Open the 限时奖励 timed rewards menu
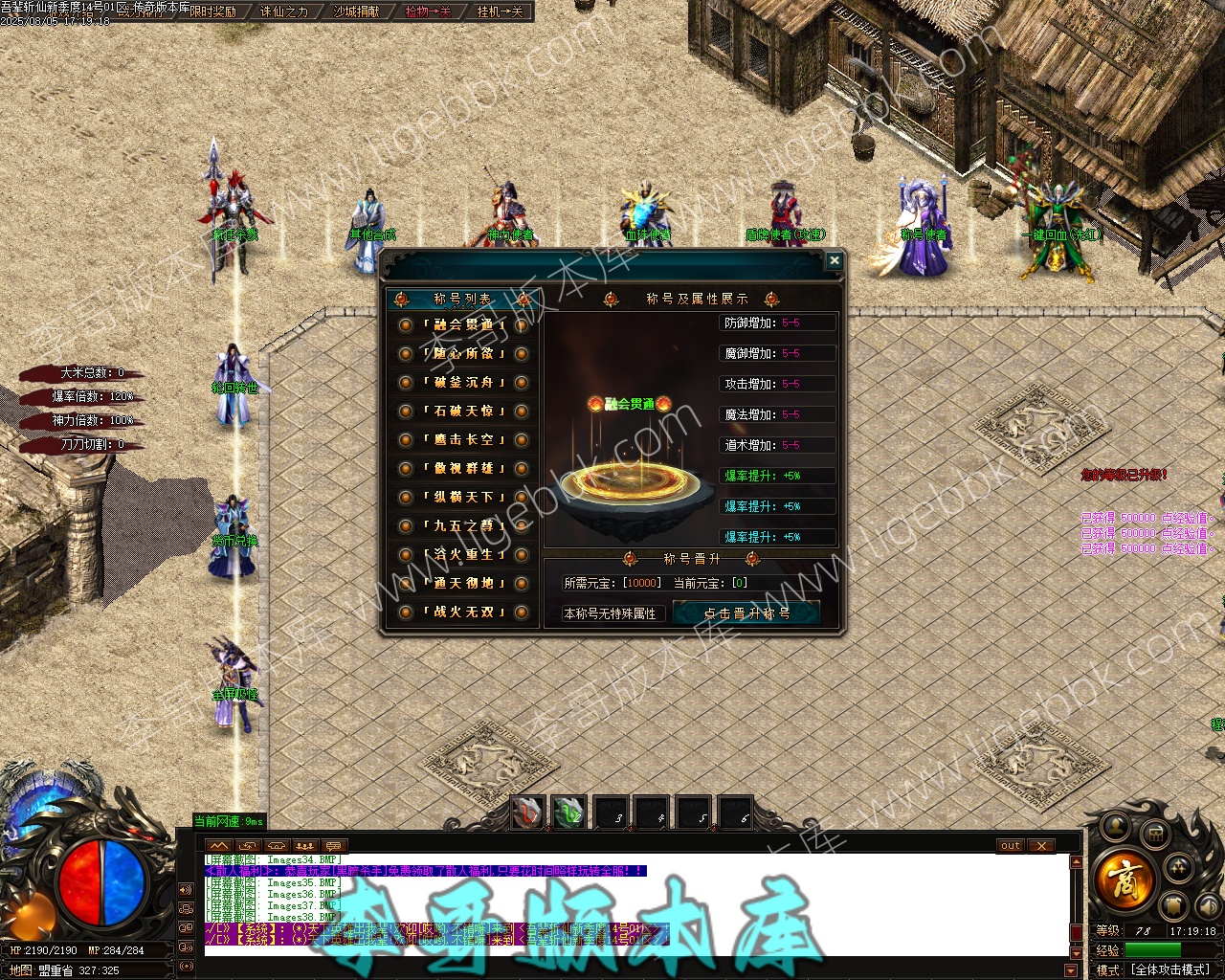 tap(212, 11)
